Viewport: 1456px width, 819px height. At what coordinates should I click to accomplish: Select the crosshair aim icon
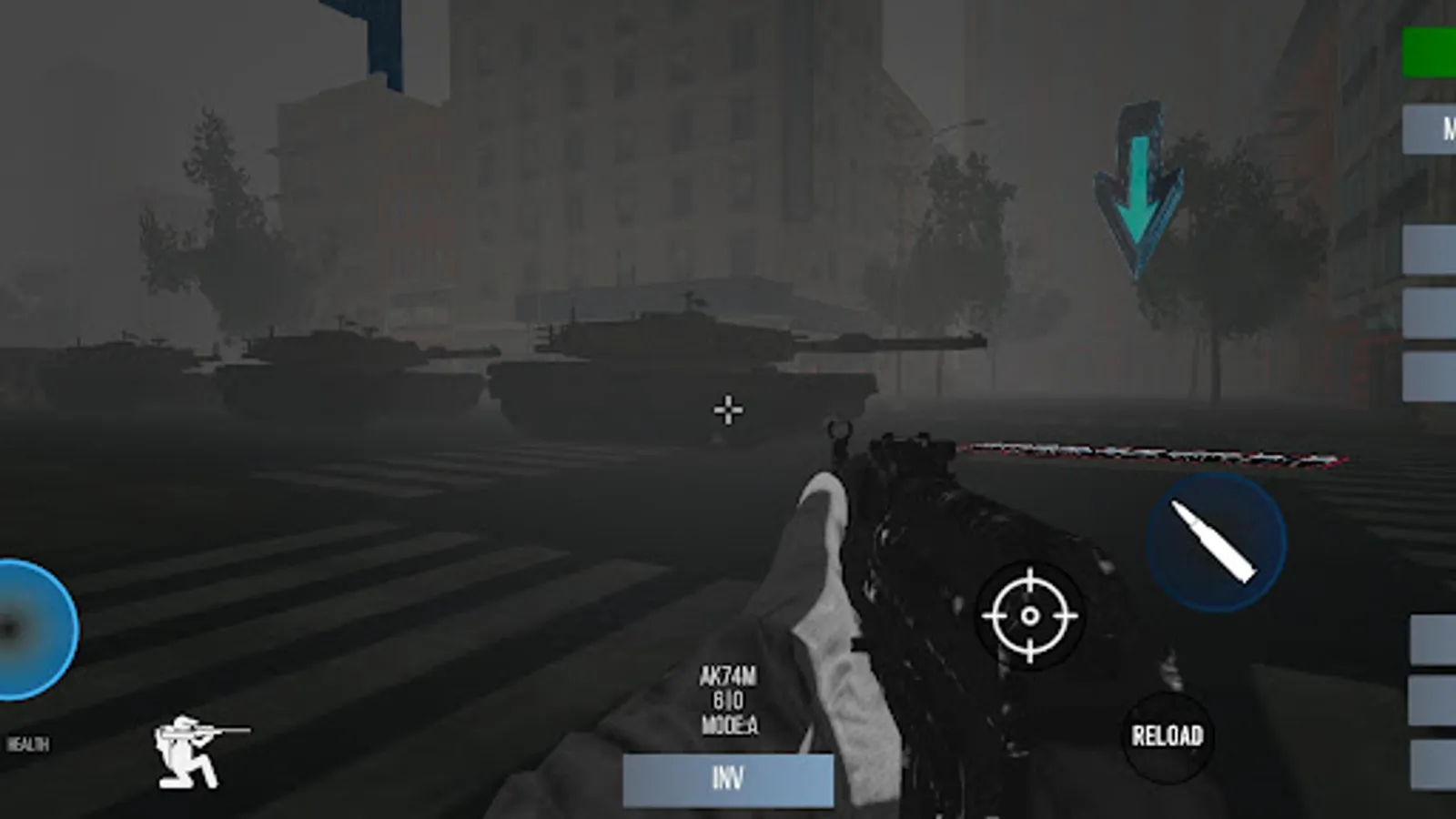click(1031, 617)
